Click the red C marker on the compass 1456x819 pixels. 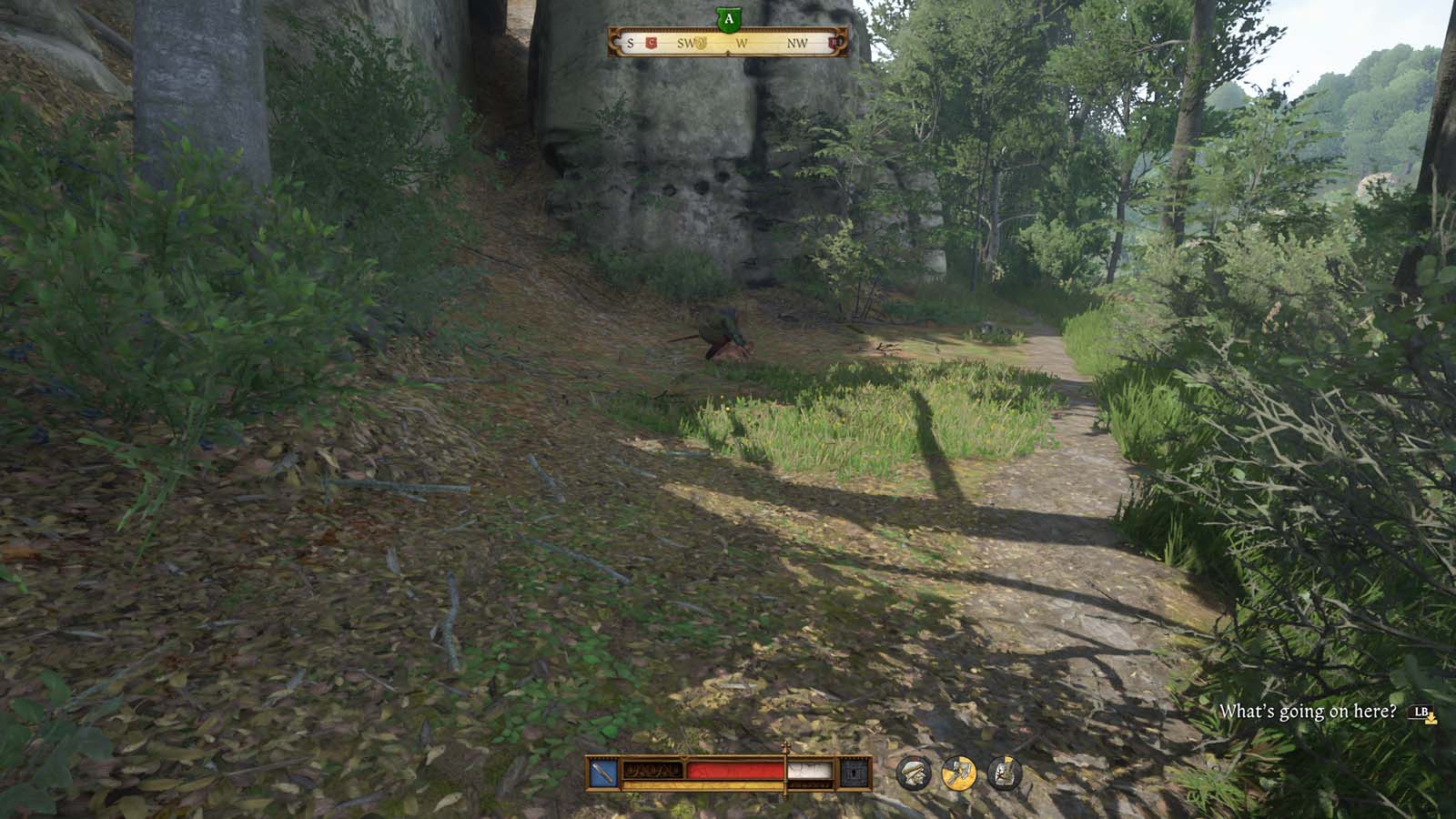tap(651, 42)
